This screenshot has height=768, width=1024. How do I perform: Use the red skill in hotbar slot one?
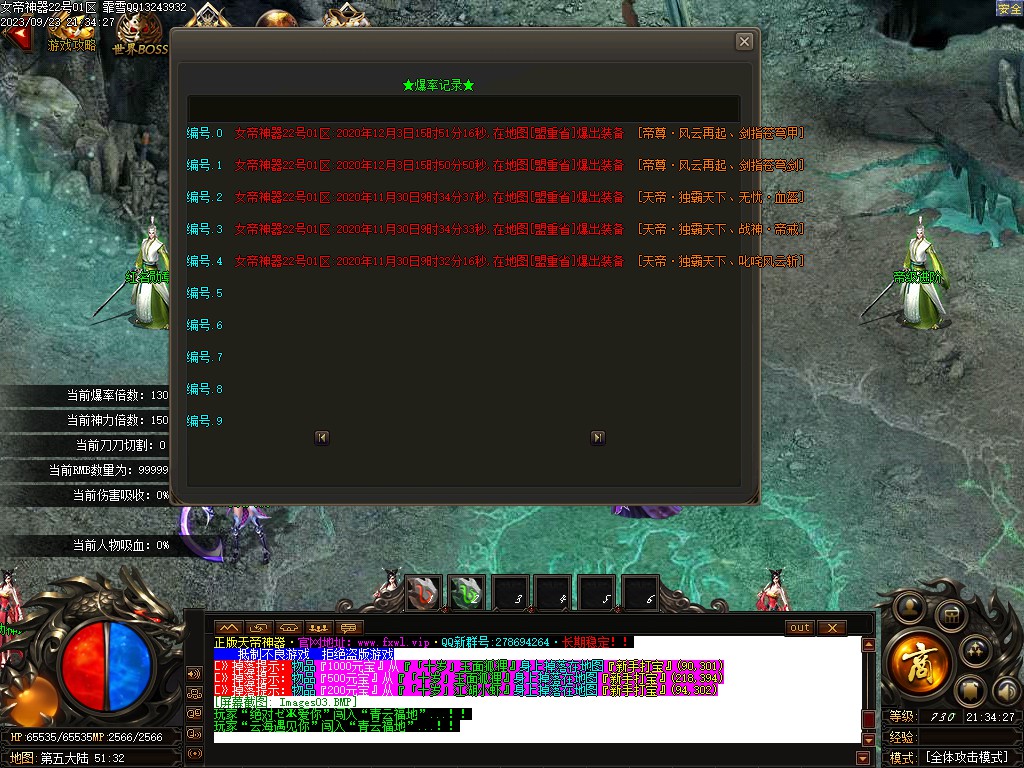423,592
